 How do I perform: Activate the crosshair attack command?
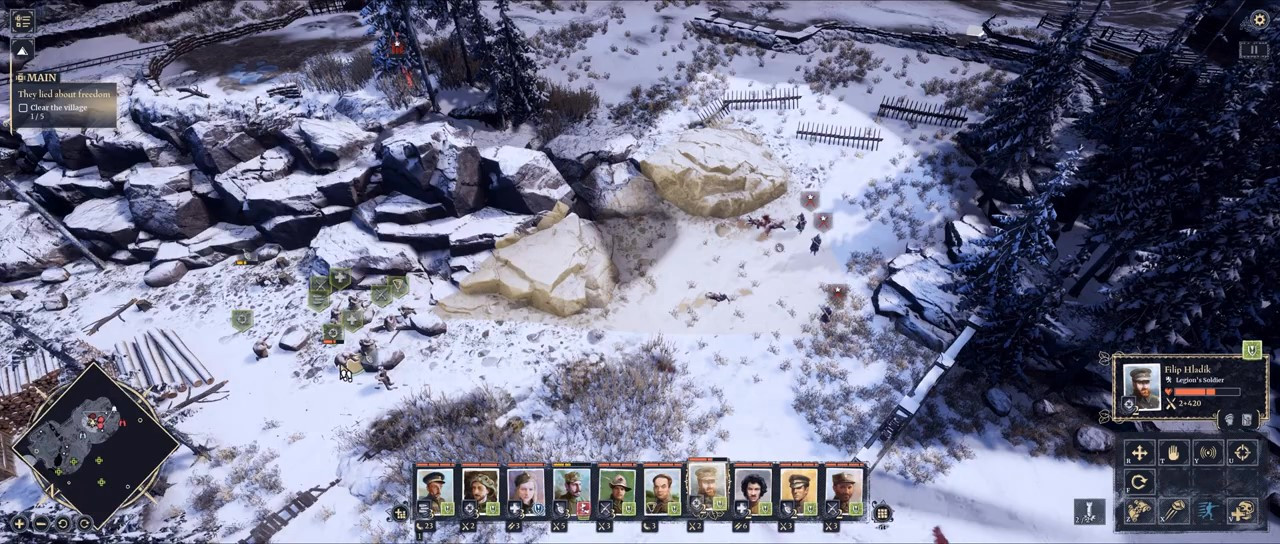[1242, 453]
